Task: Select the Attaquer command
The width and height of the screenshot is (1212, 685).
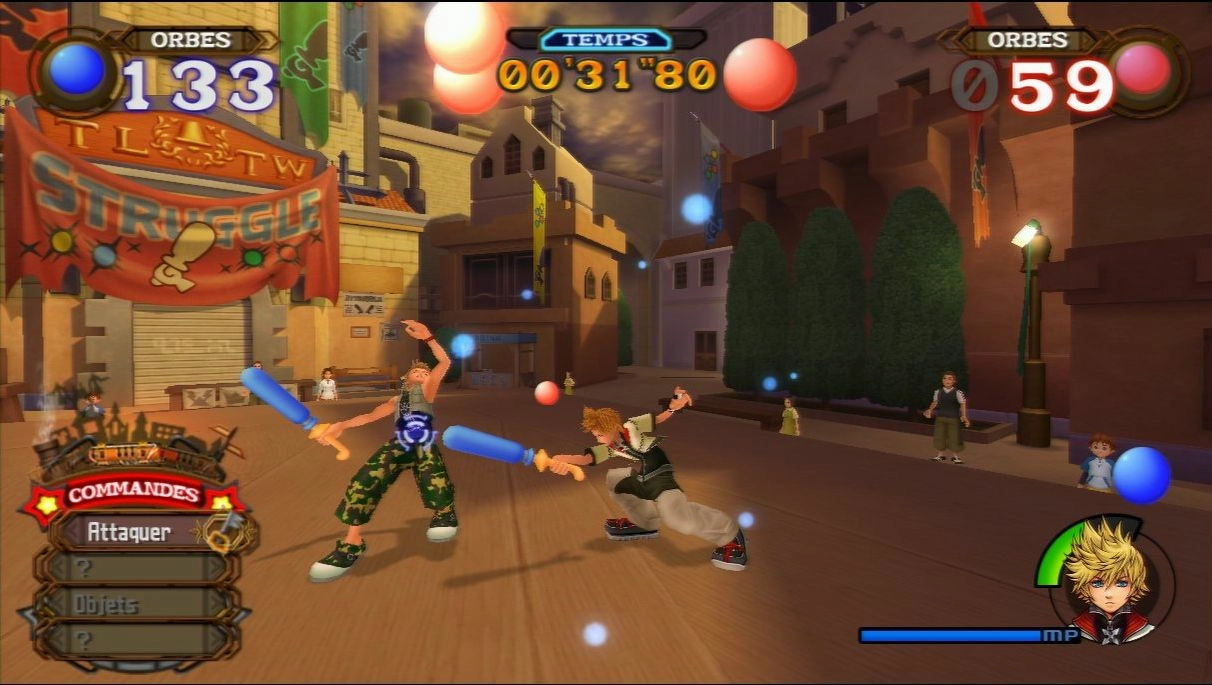Action: pos(130,532)
